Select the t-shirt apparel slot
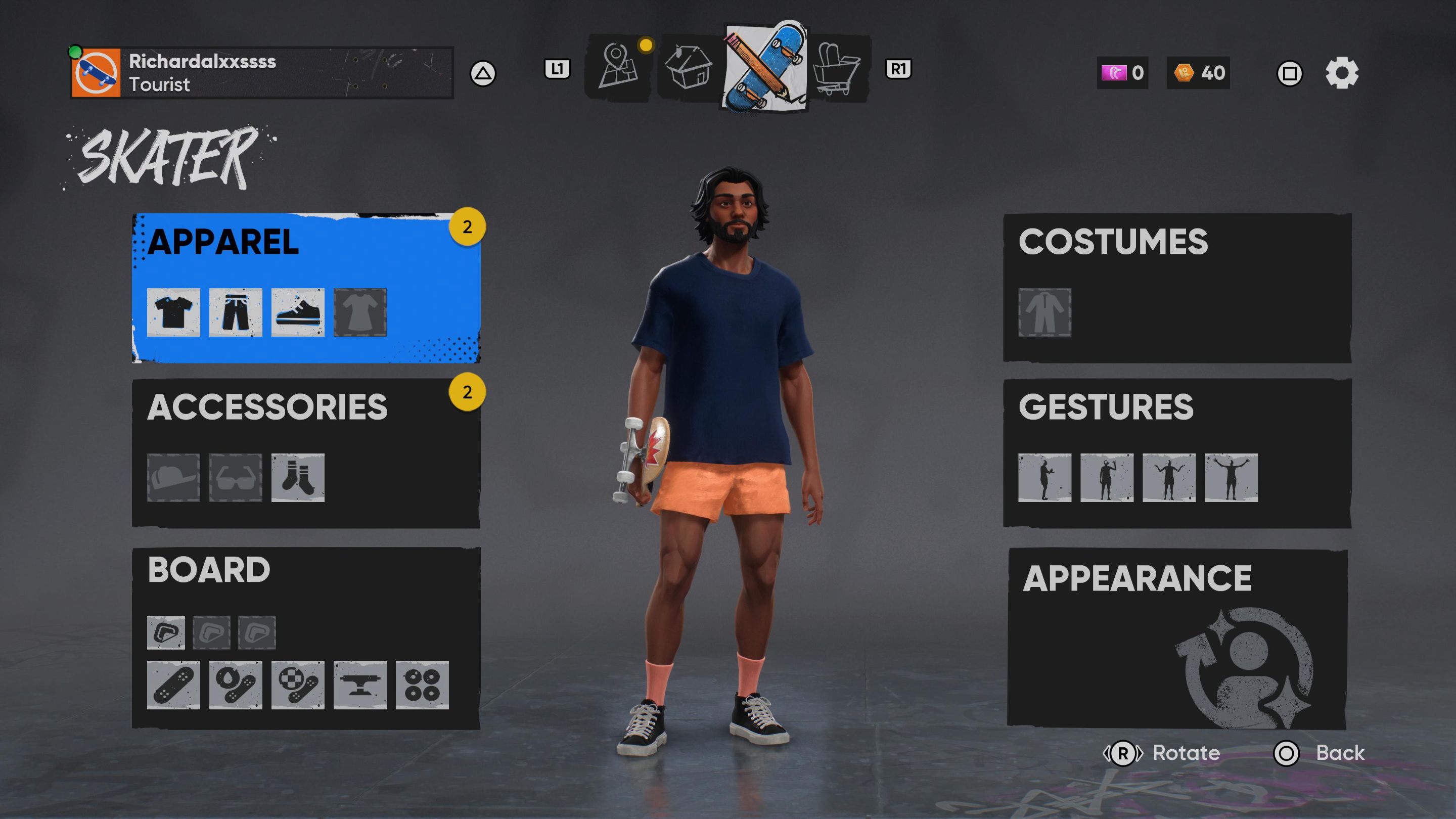 173,312
